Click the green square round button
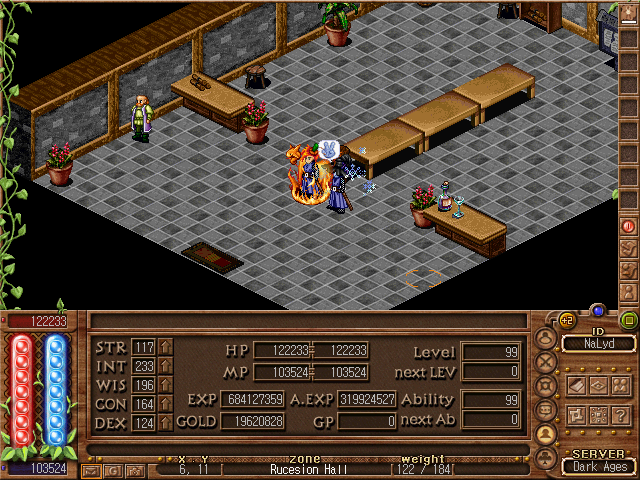This screenshot has height=480, width=640. tap(629, 321)
